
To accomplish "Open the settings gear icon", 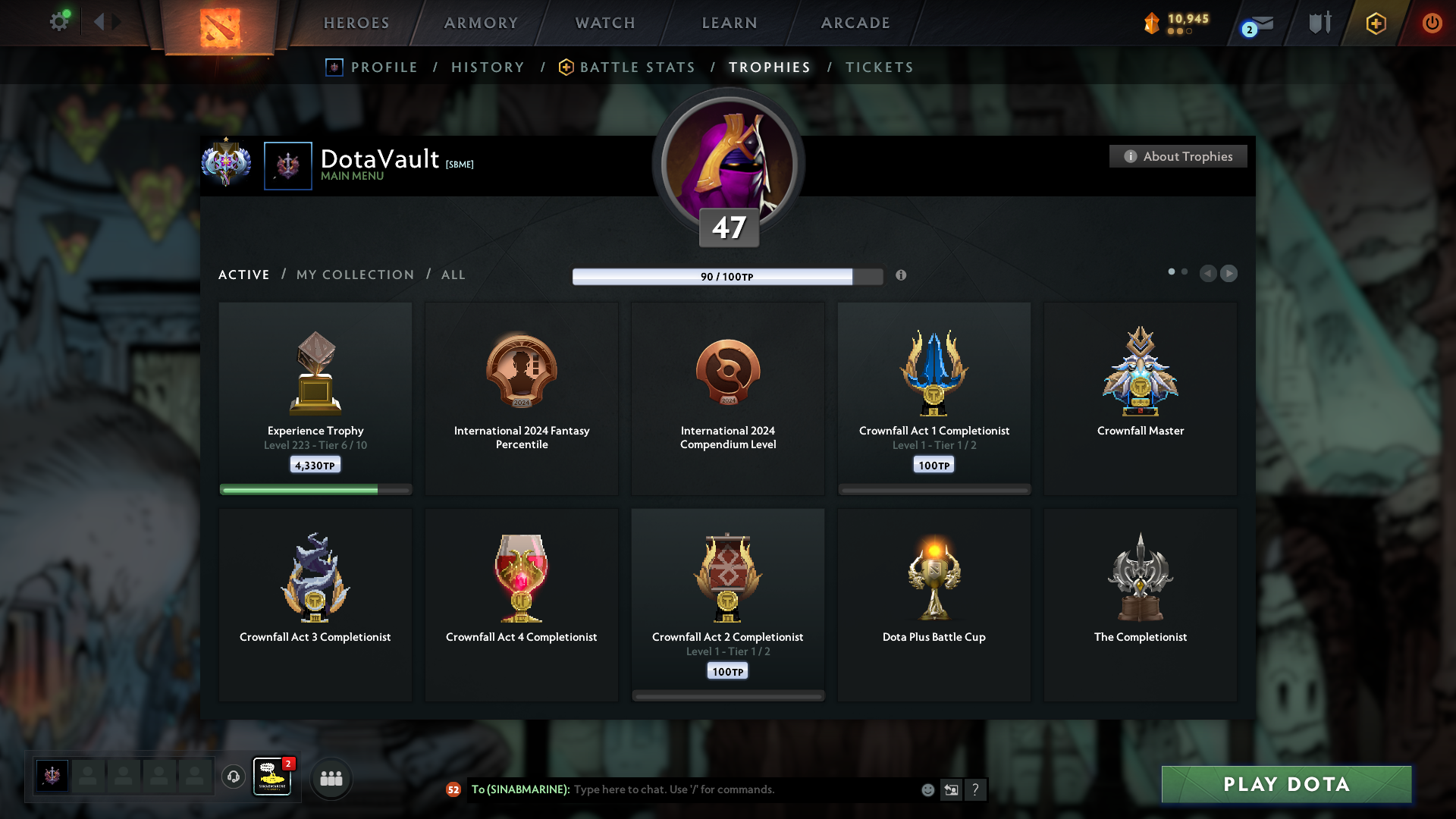I will (59, 22).
